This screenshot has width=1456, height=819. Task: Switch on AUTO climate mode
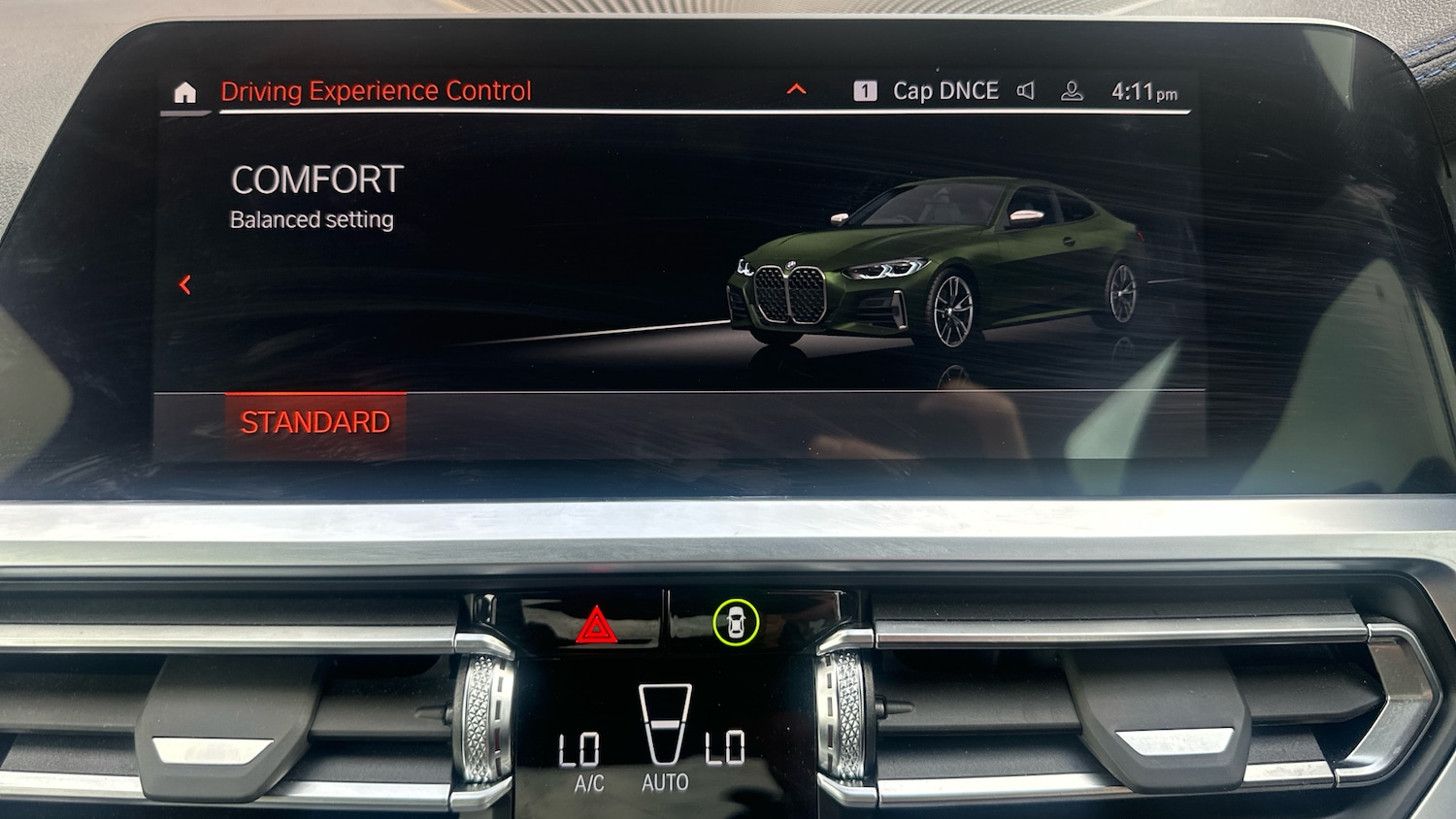(665, 782)
